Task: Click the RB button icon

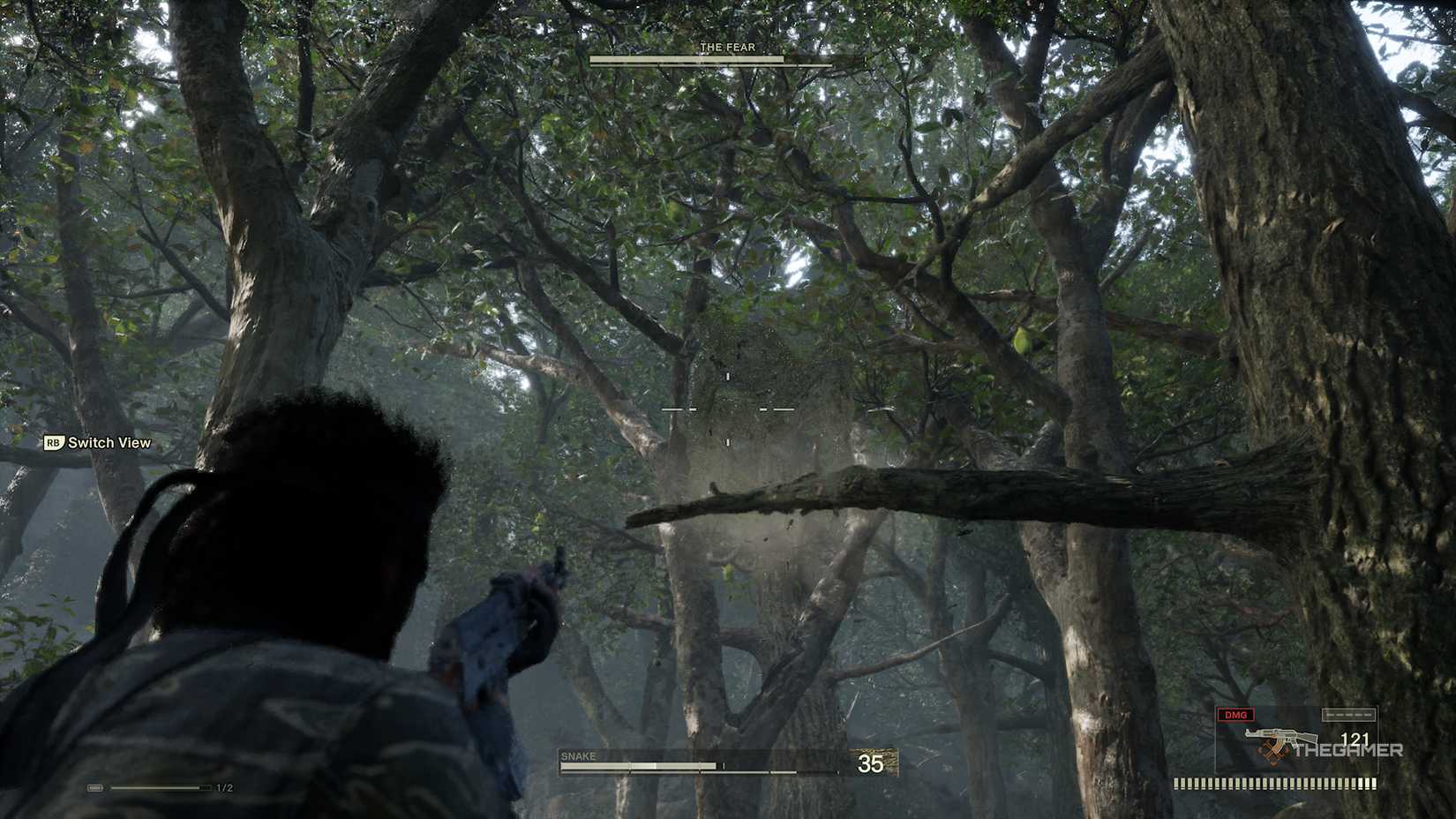Action: coord(53,444)
